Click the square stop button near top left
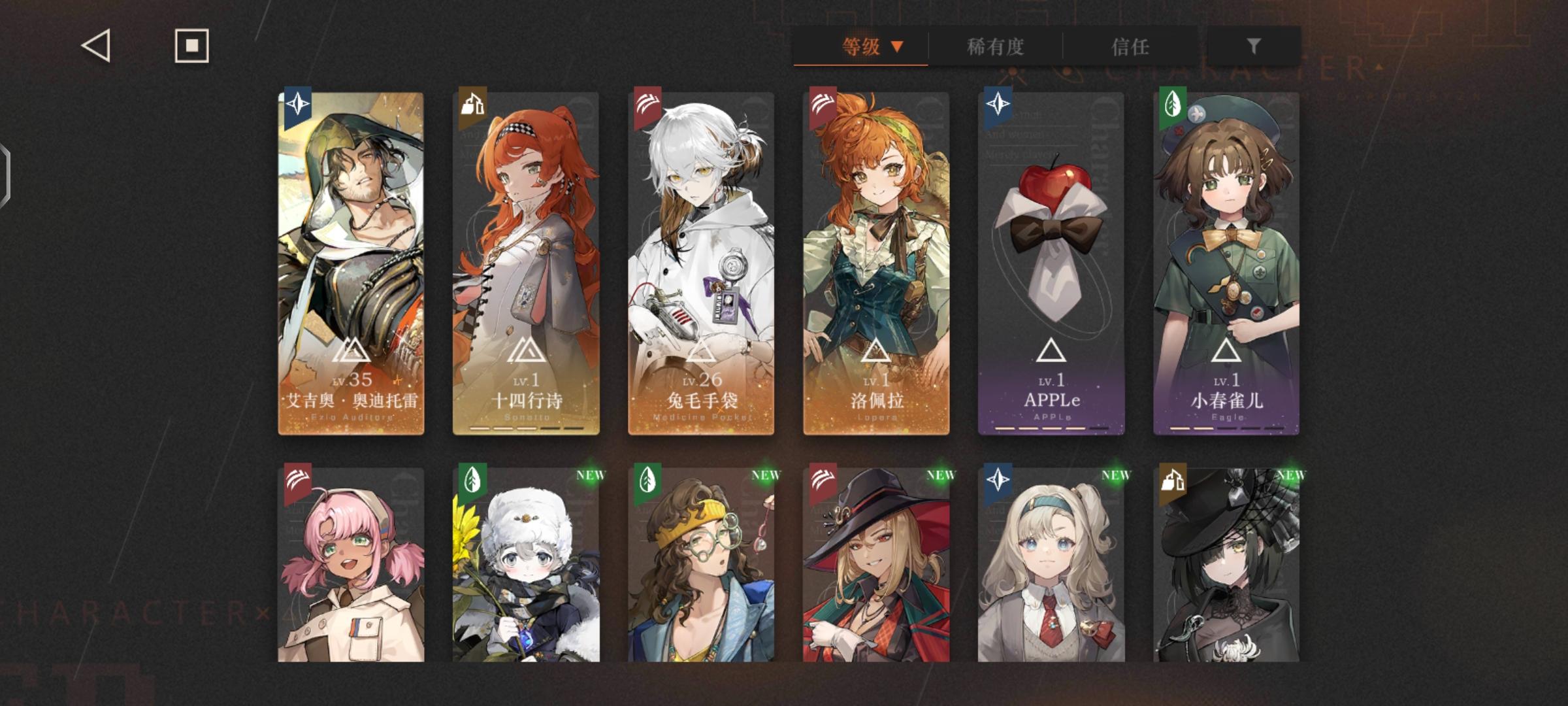Image resolution: width=1568 pixels, height=706 pixels. click(190, 46)
